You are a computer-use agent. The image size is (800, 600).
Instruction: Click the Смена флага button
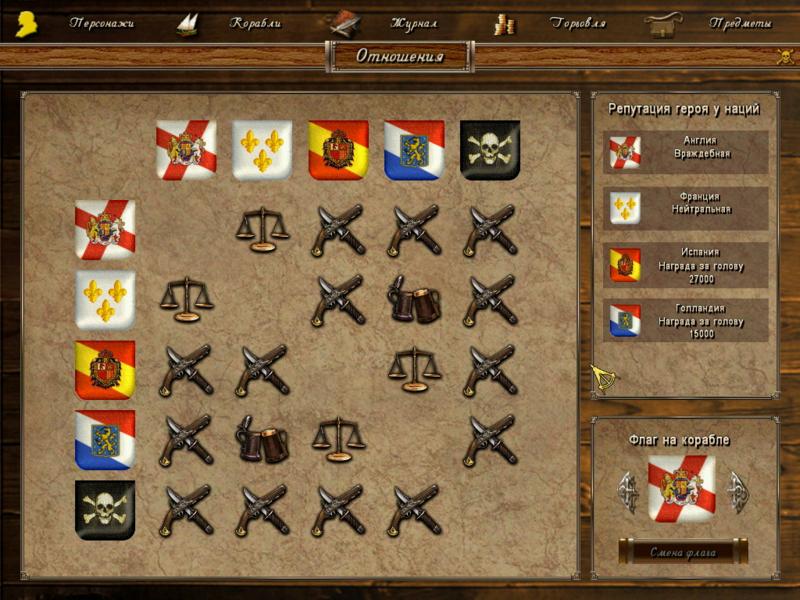click(x=683, y=551)
